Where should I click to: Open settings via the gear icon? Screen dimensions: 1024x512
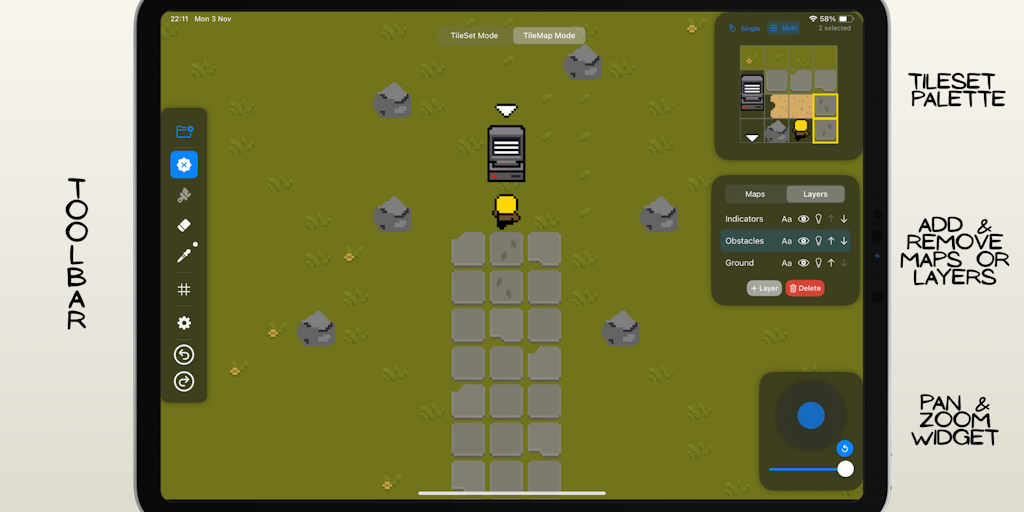184,323
